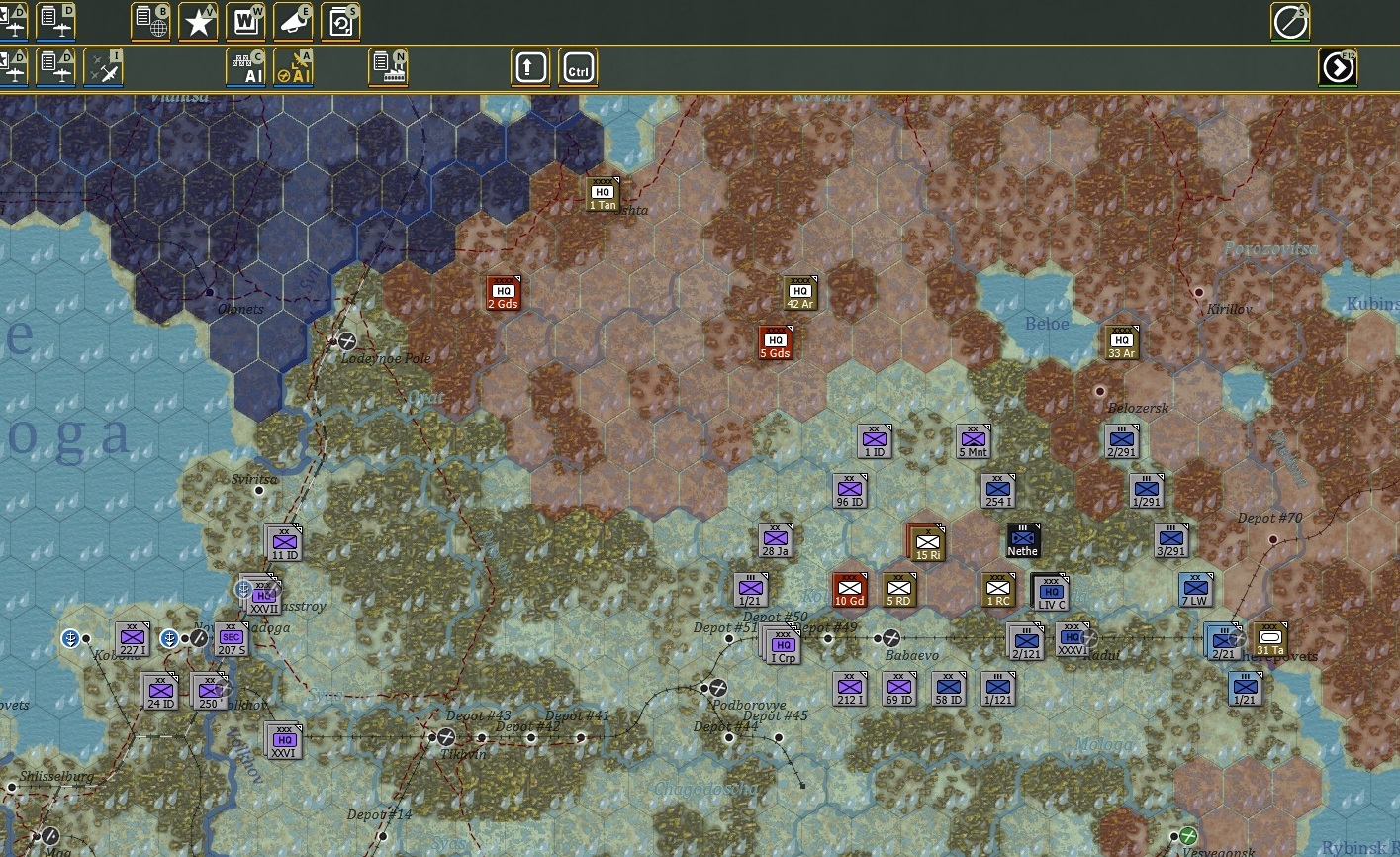Toggle the Ctrl modifier button
Screen dimensions: 1400x857
[578, 67]
